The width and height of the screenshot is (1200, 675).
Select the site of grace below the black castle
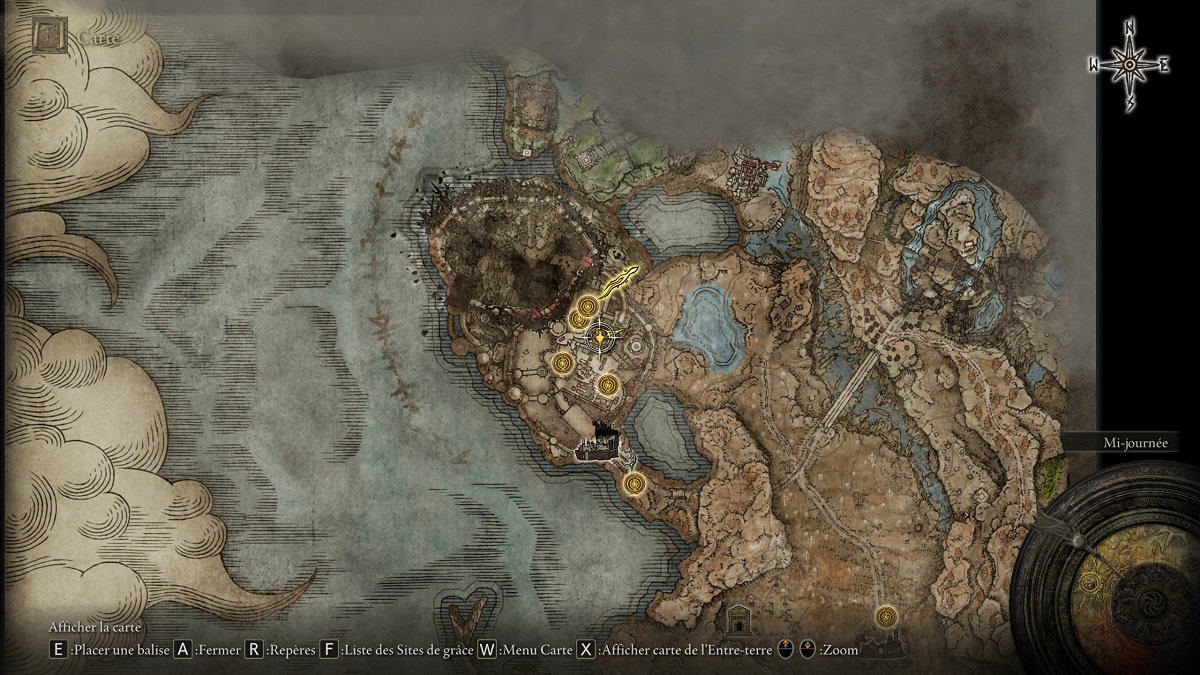633,484
